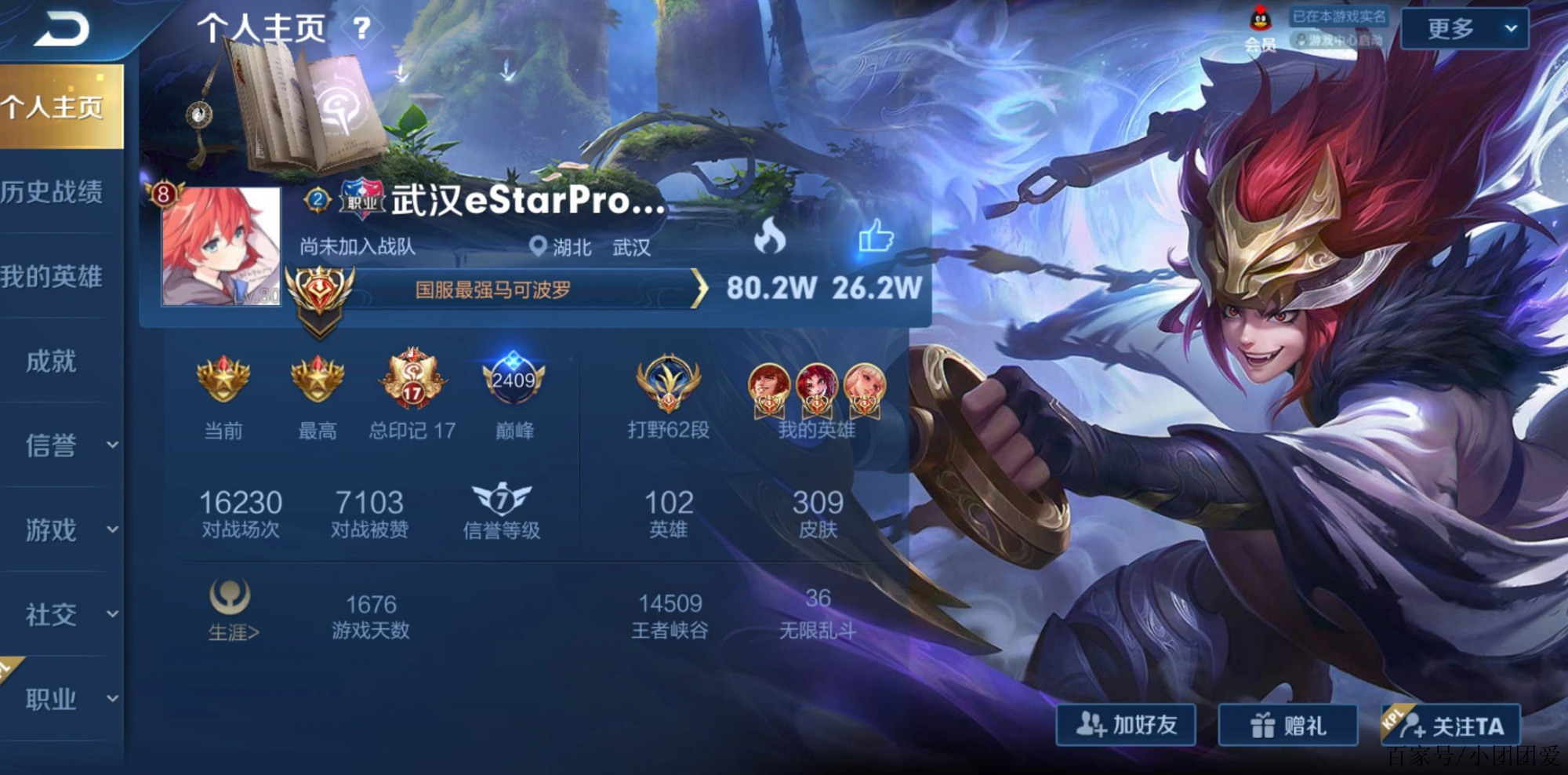Click the 加好友 add friend button

[1126, 725]
